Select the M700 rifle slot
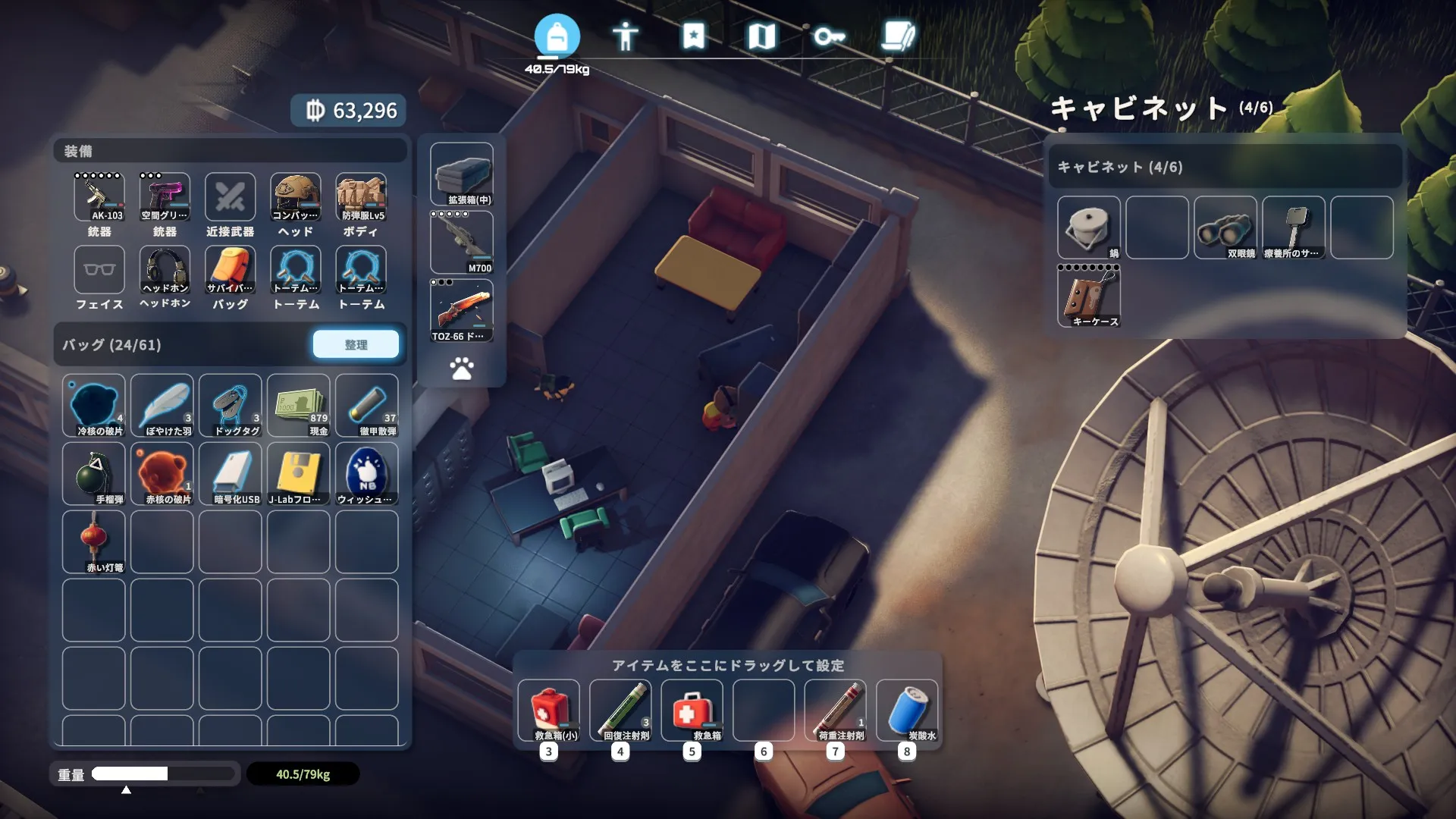The width and height of the screenshot is (1456, 819). (461, 242)
